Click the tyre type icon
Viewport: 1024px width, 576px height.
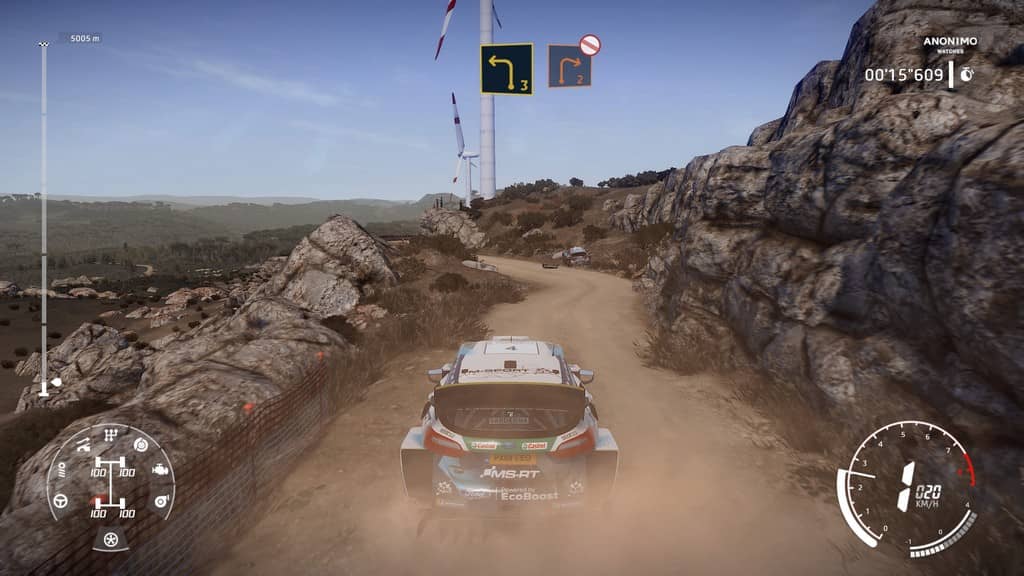(x=110, y=539)
